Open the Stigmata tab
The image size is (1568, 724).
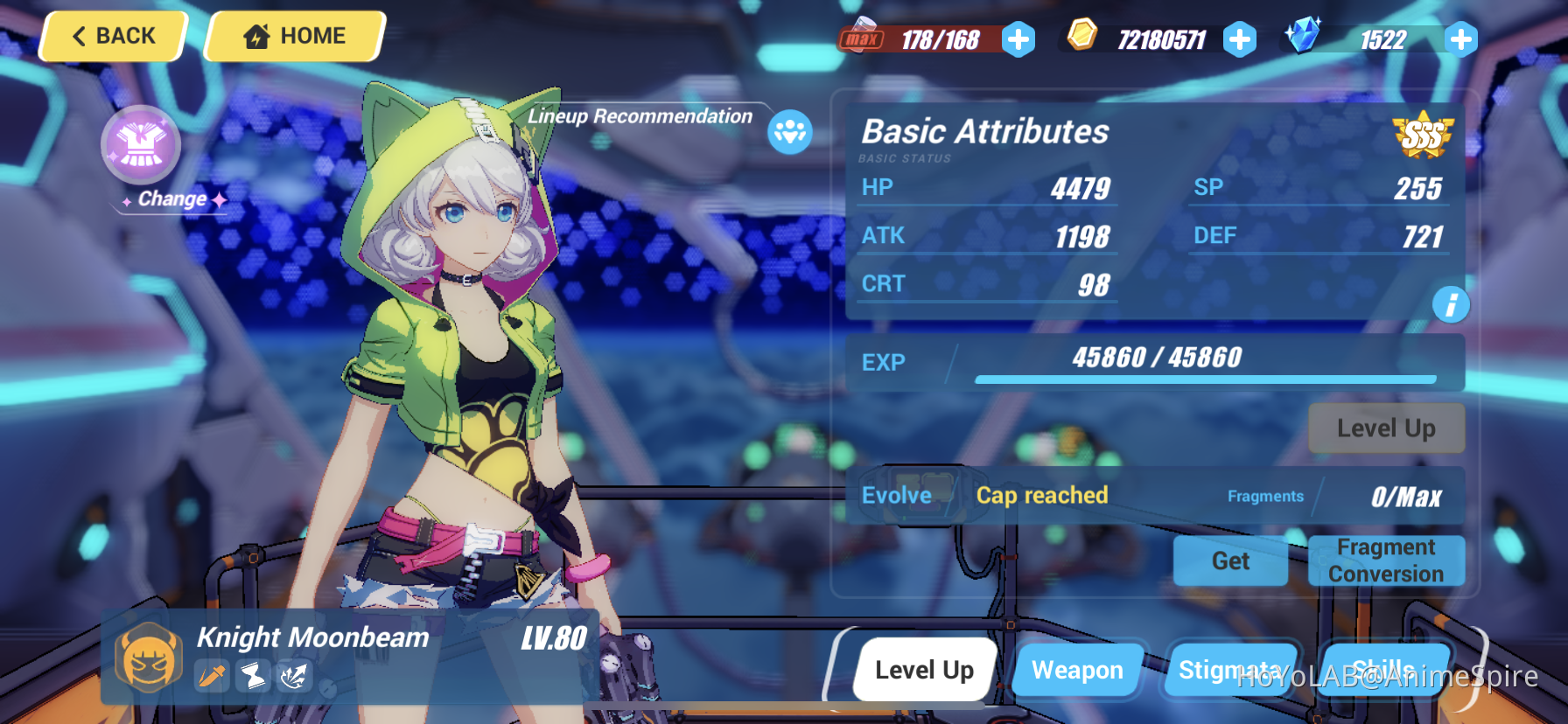[1231, 670]
